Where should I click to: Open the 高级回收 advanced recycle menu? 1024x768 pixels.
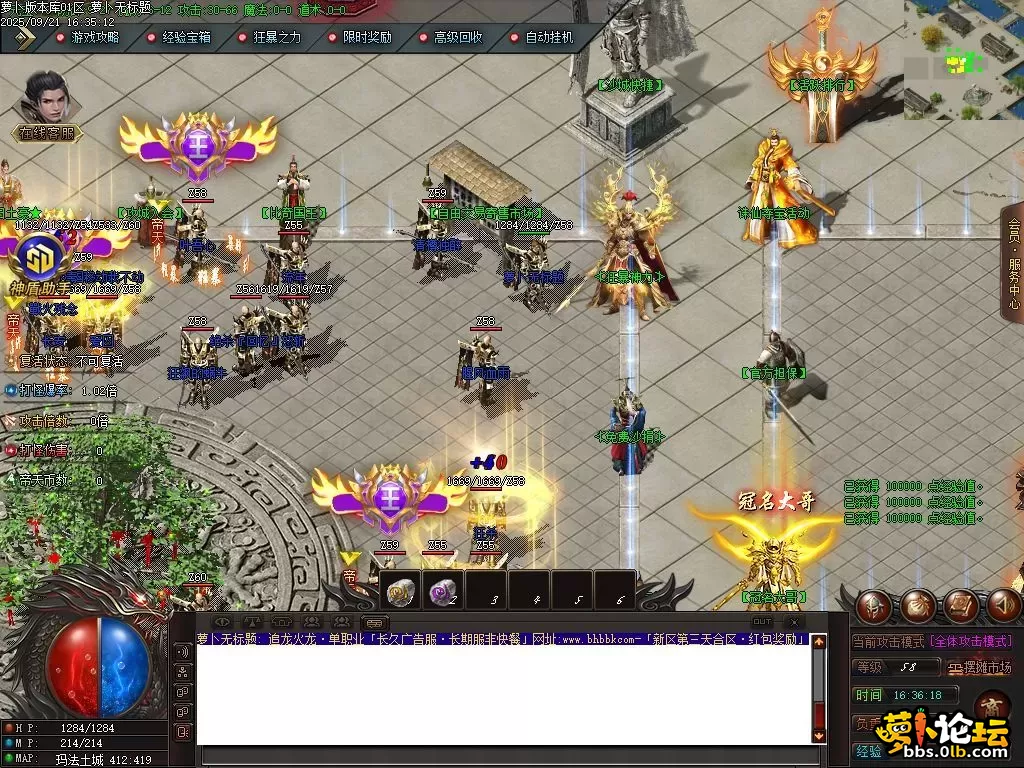pyautogui.click(x=451, y=37)
